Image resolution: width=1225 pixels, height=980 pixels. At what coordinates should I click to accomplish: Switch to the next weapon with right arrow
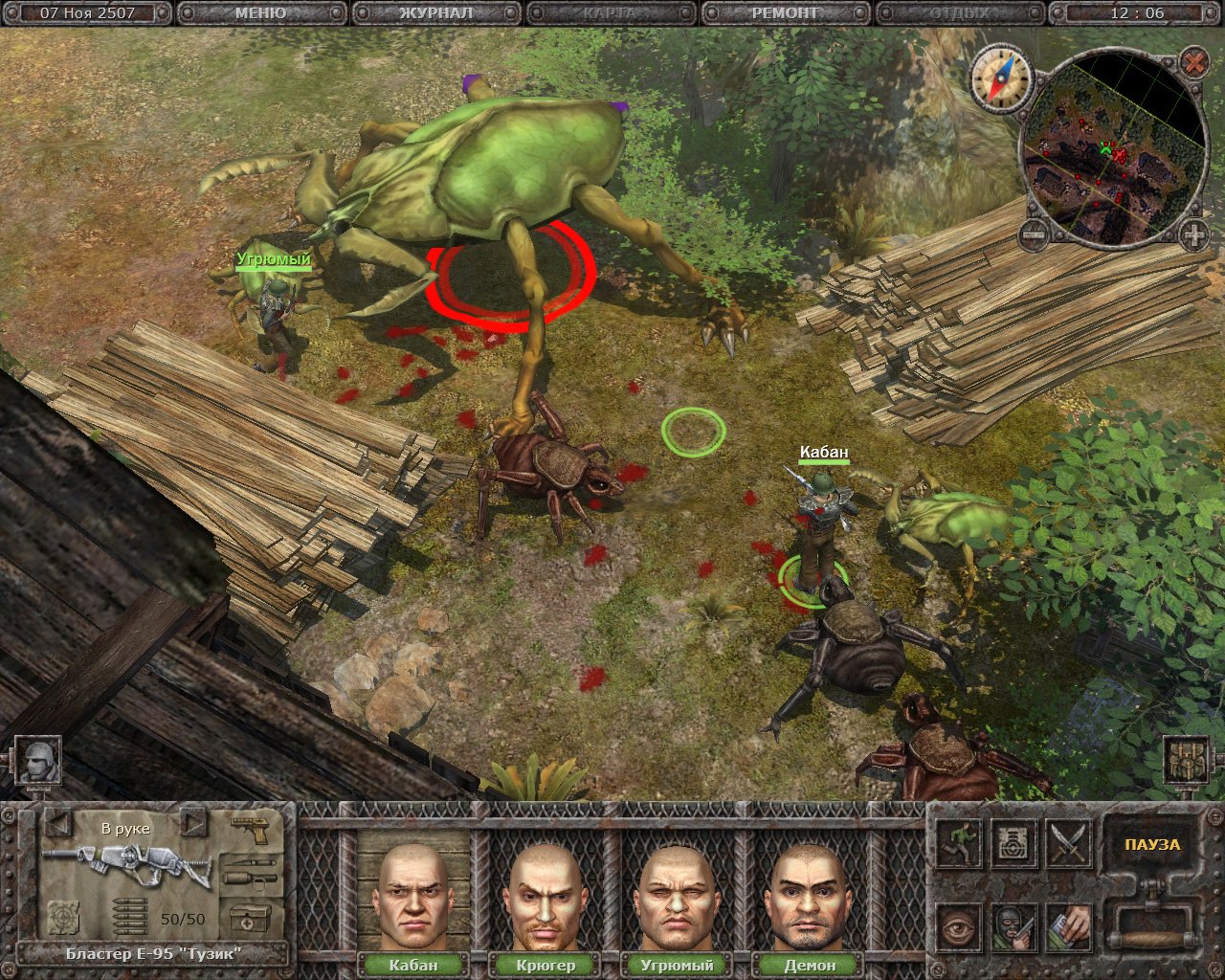point(194,822)
